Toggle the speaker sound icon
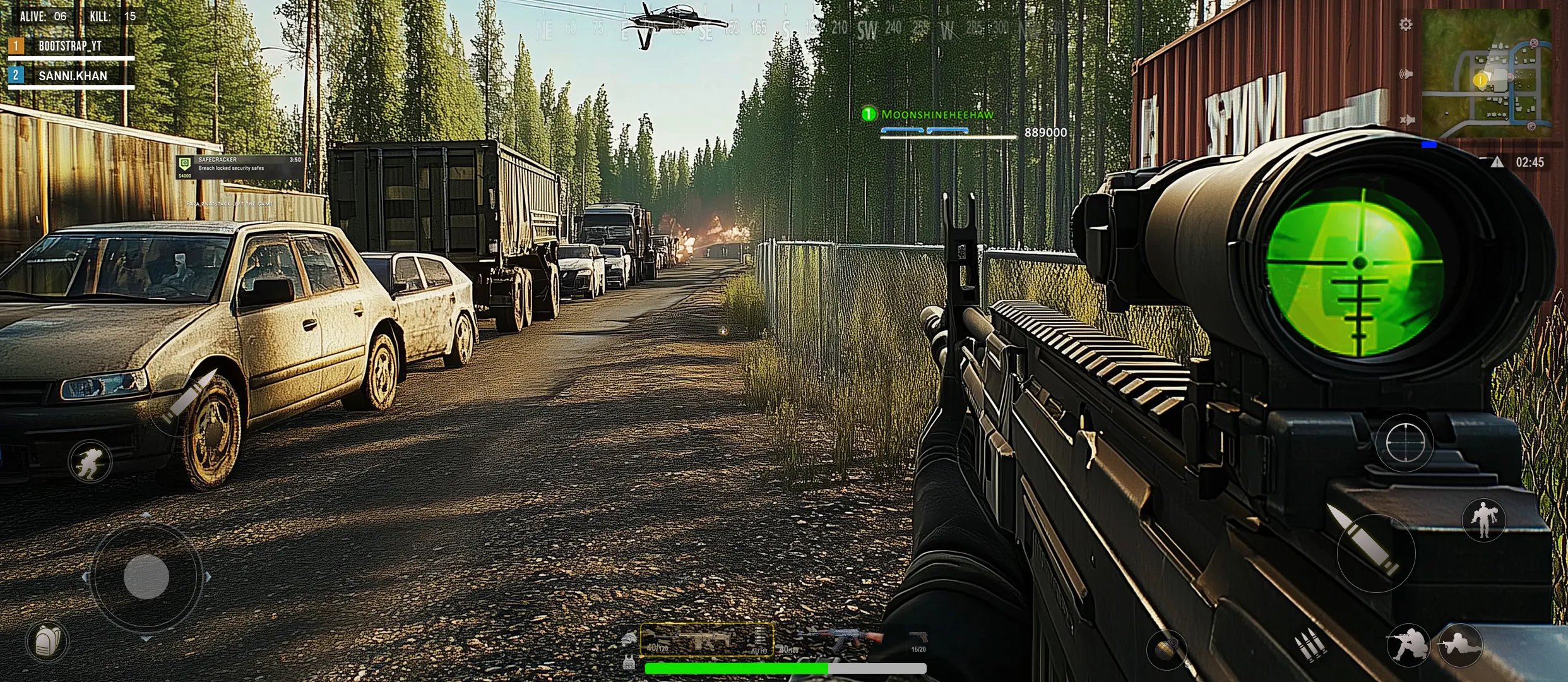Image resolution: width=1568 pixels, height=682 pixels. 1405,75
